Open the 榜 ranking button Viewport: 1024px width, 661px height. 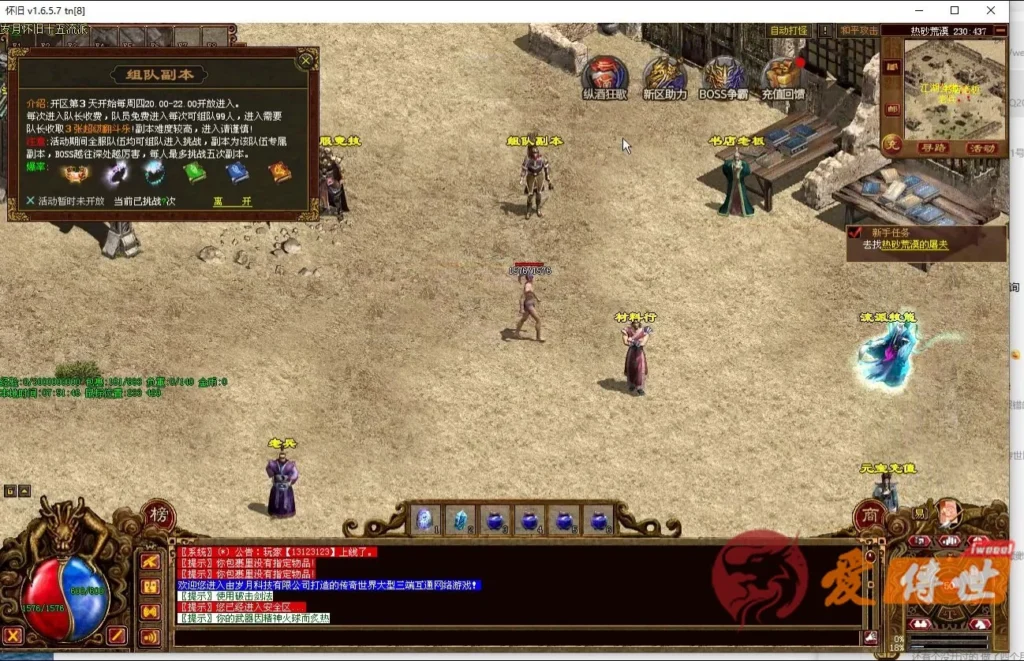[x=158, y=516]
